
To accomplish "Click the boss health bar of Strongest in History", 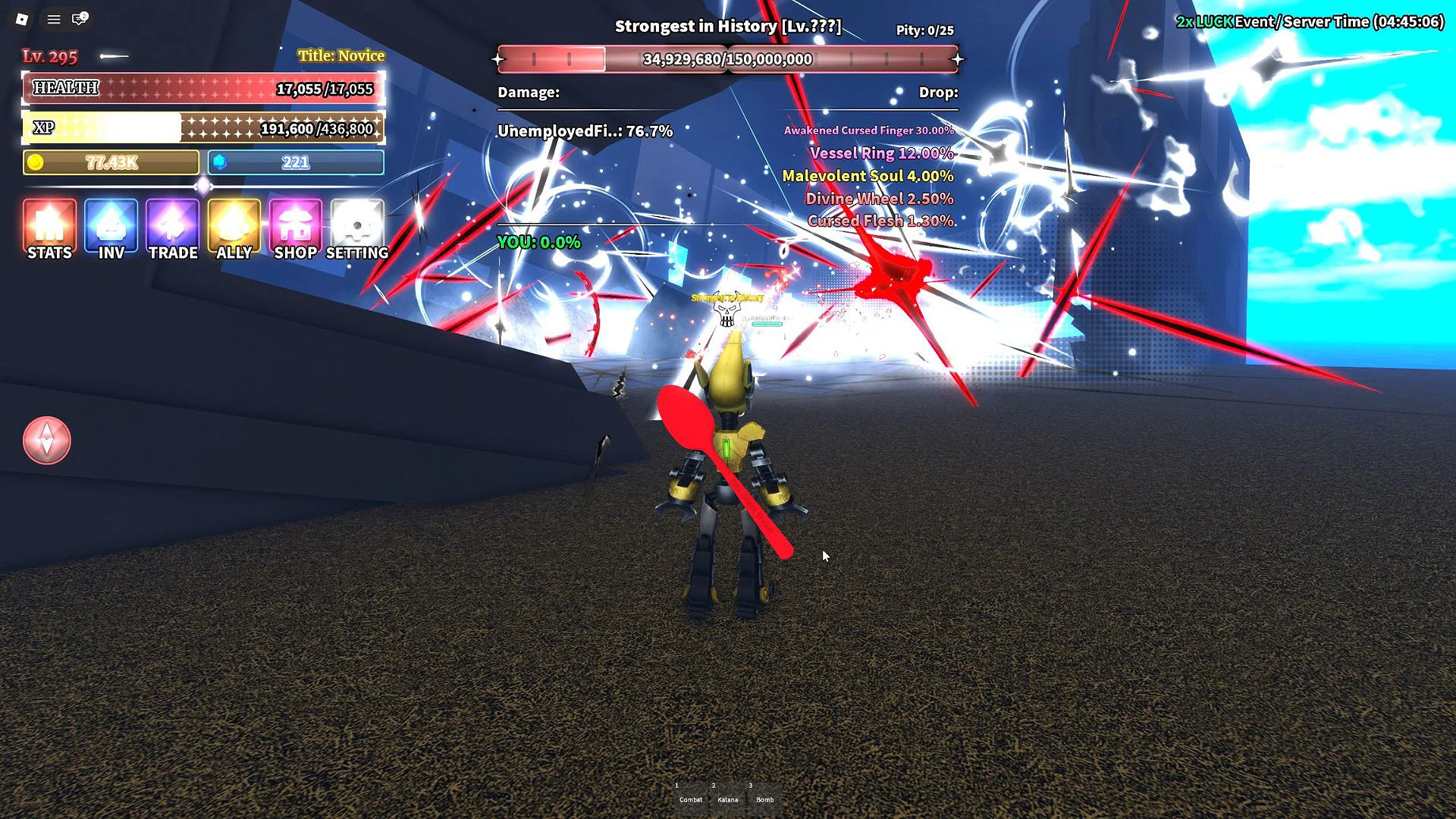I will pos(726,58).
